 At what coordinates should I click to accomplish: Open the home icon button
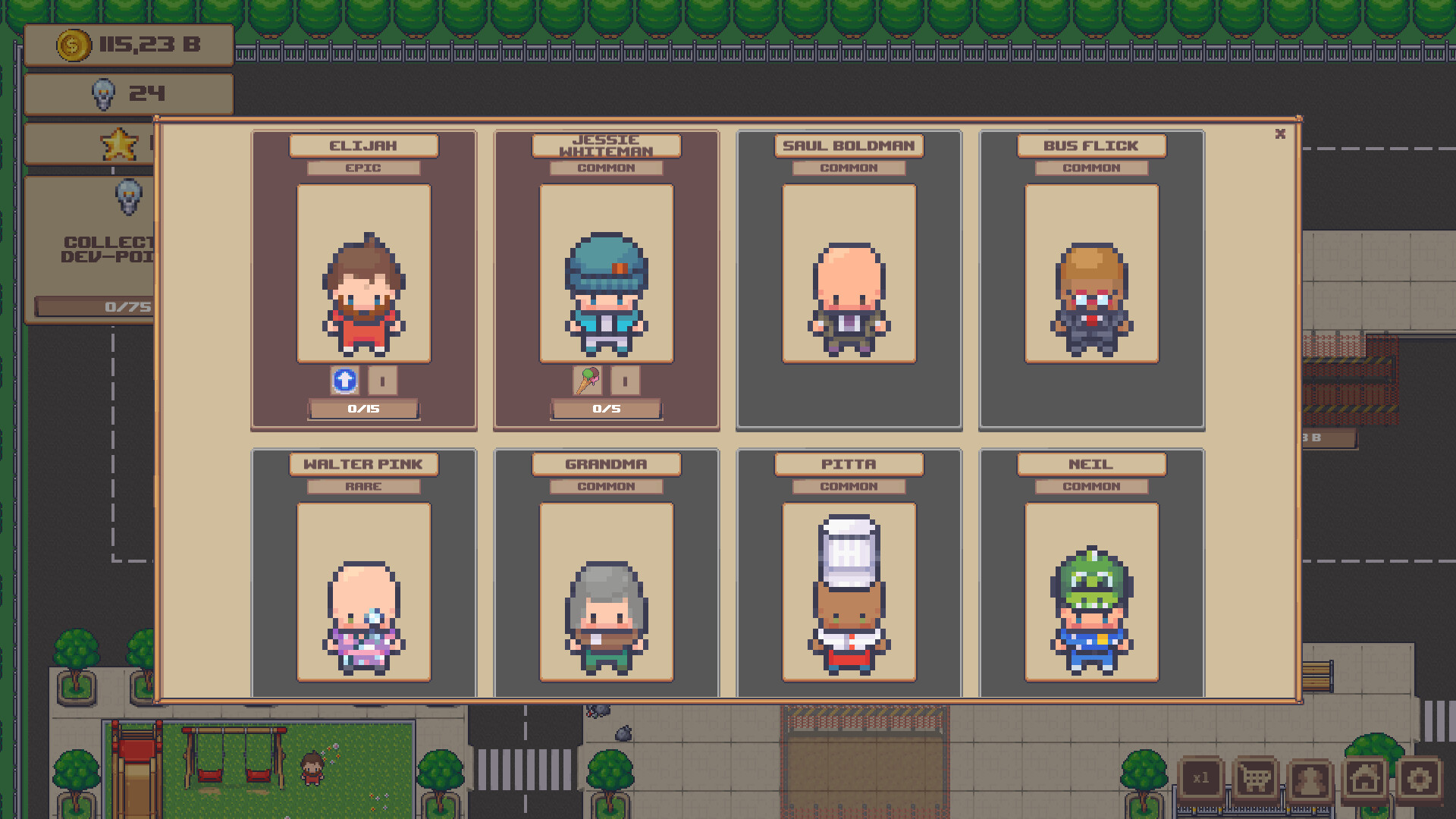[1365, 777]
